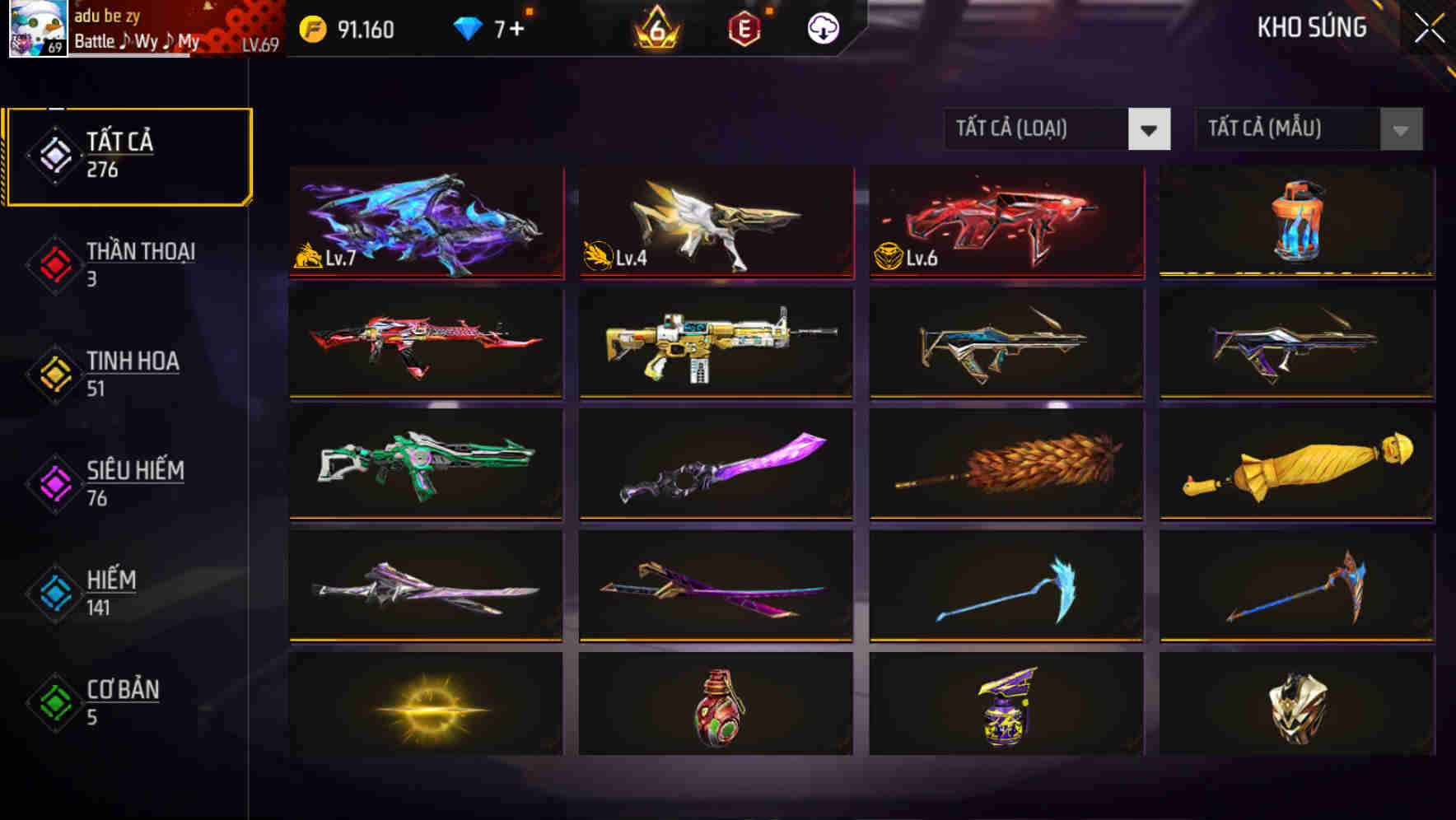Screen dimensions: 1456x820
Task: Select the Lv.7 dragon weapon skin
Action: click(426, 222)
